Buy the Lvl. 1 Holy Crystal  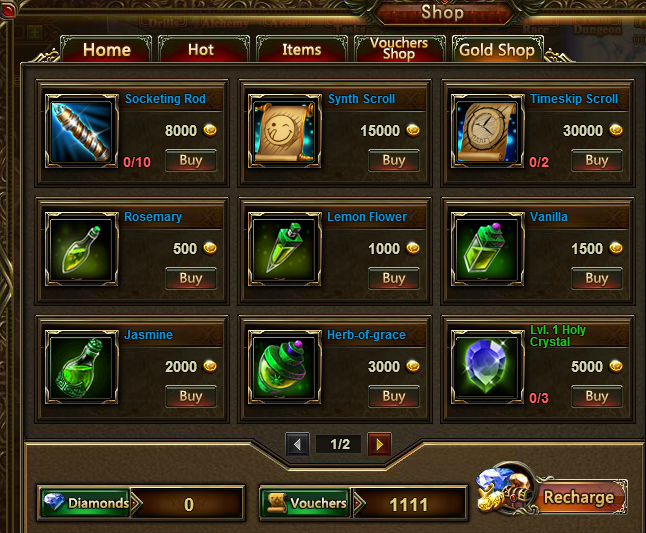pyautogui.click(x=596, y=396)
